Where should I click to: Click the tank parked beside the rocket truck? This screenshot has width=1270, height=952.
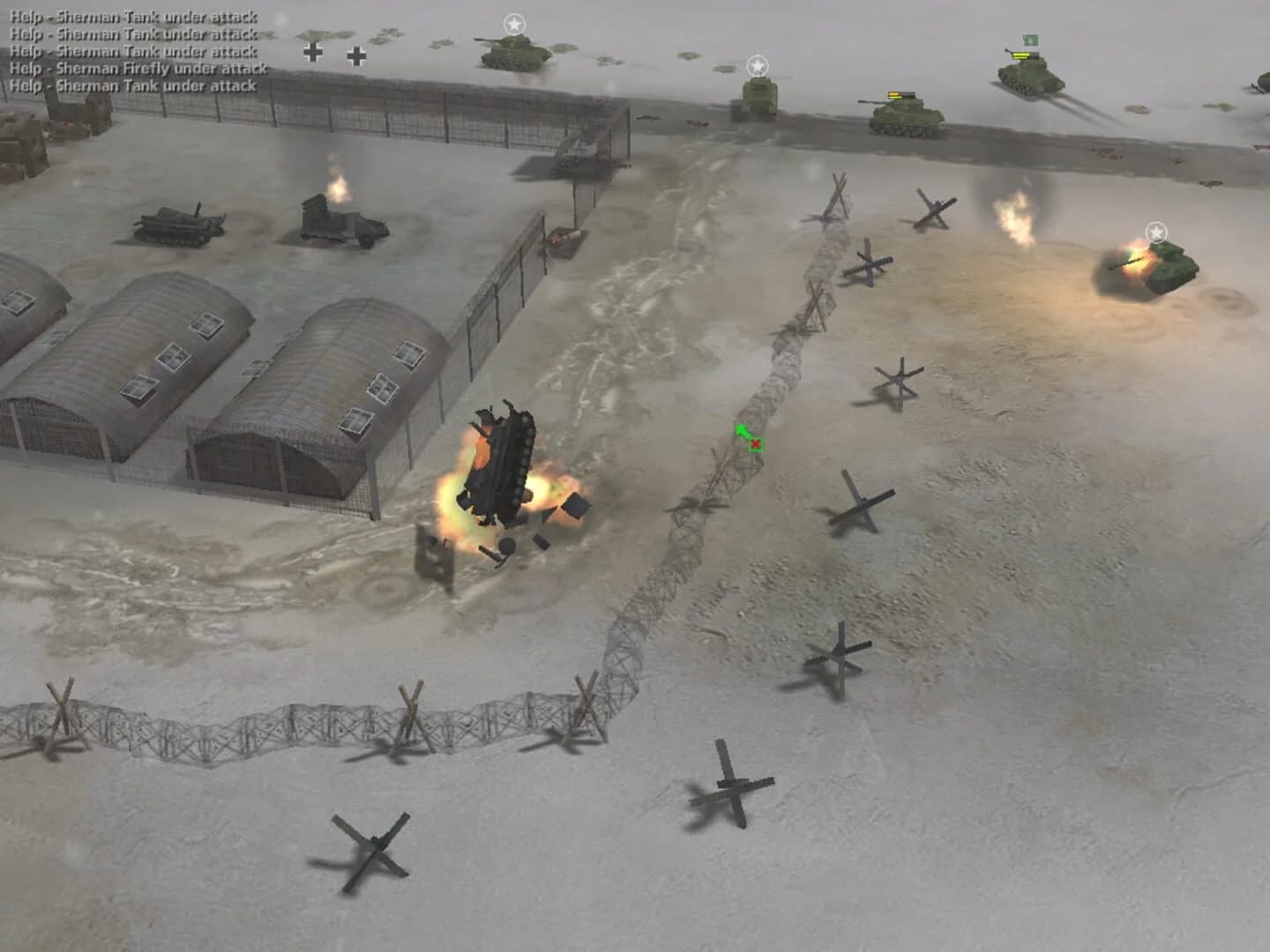click(176, 225)
